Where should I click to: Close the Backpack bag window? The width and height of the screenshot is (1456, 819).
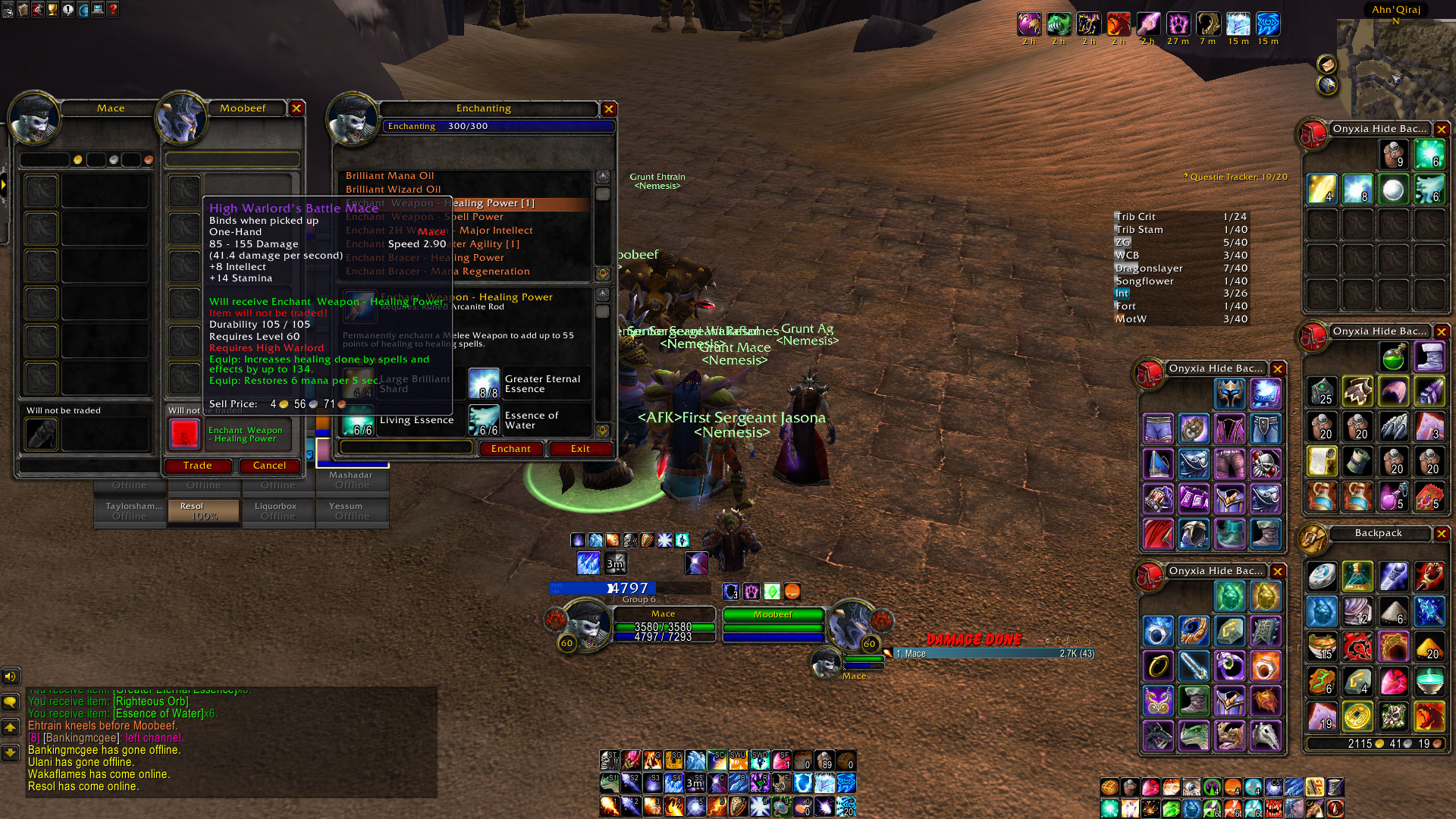pos(1441,534)
